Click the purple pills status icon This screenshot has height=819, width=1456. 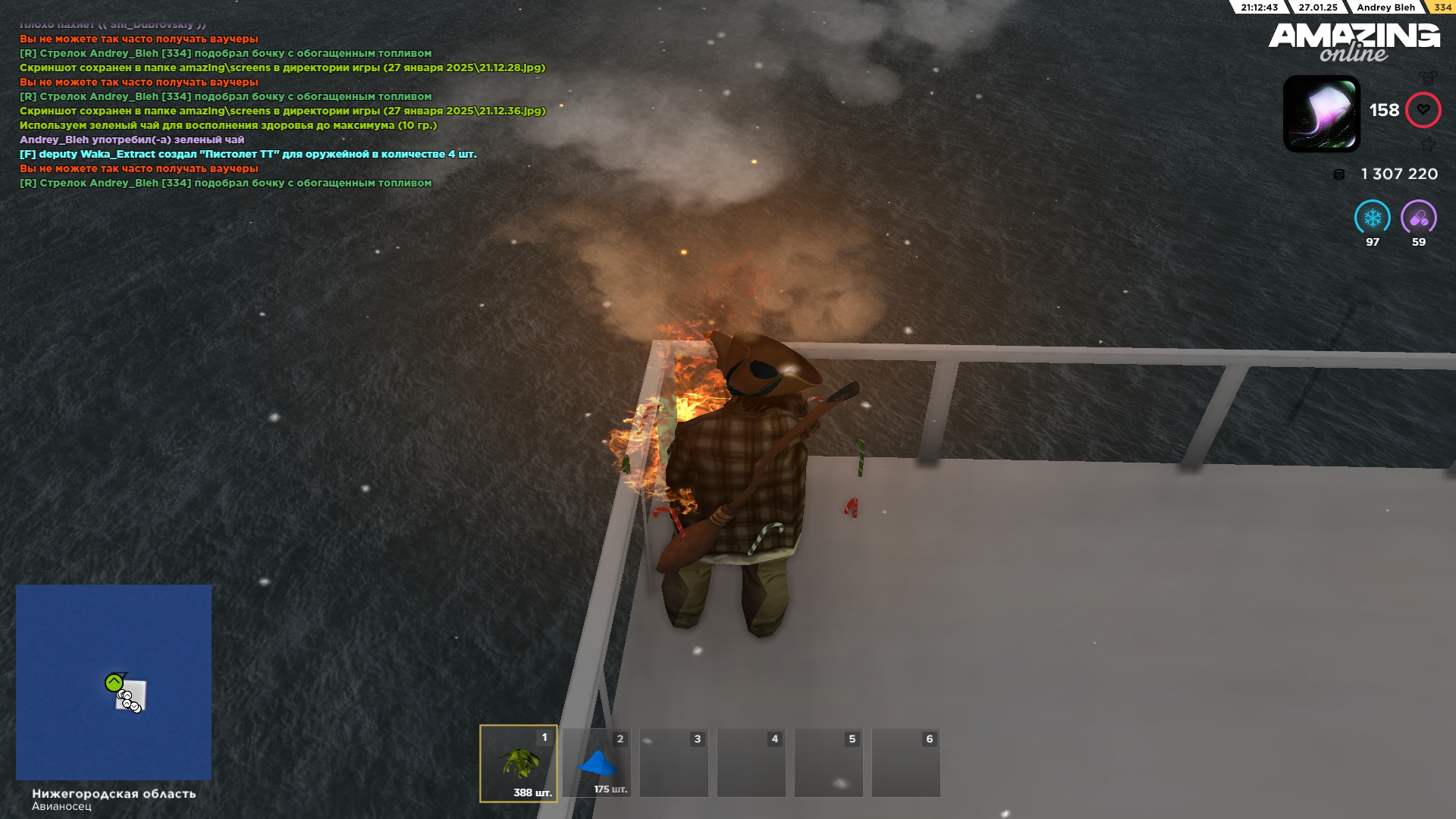1418,218
